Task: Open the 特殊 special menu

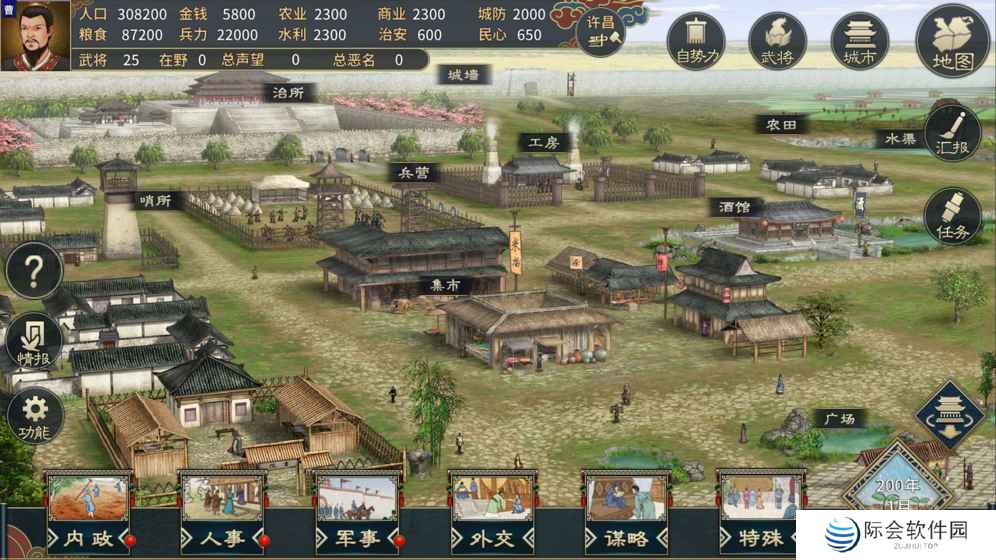Action: click(761, 512)
